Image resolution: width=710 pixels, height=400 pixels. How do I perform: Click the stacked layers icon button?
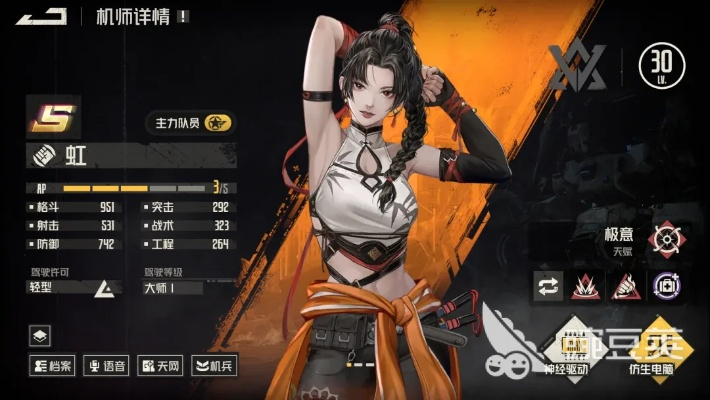pyautogui.click(x=40, y=336)
